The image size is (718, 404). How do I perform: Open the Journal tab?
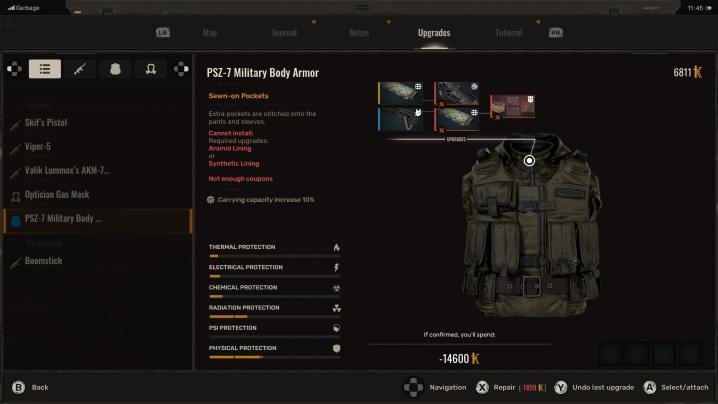tap(284, 33)
